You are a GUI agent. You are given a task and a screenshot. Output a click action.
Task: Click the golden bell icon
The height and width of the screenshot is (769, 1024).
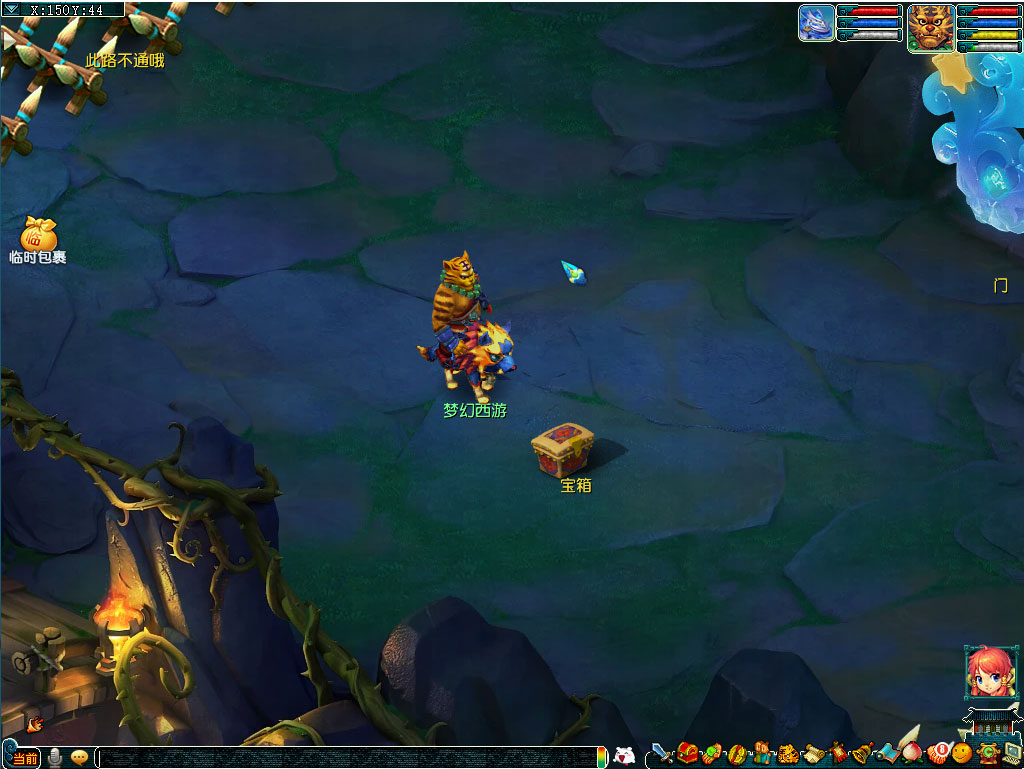tap(863, 753)
